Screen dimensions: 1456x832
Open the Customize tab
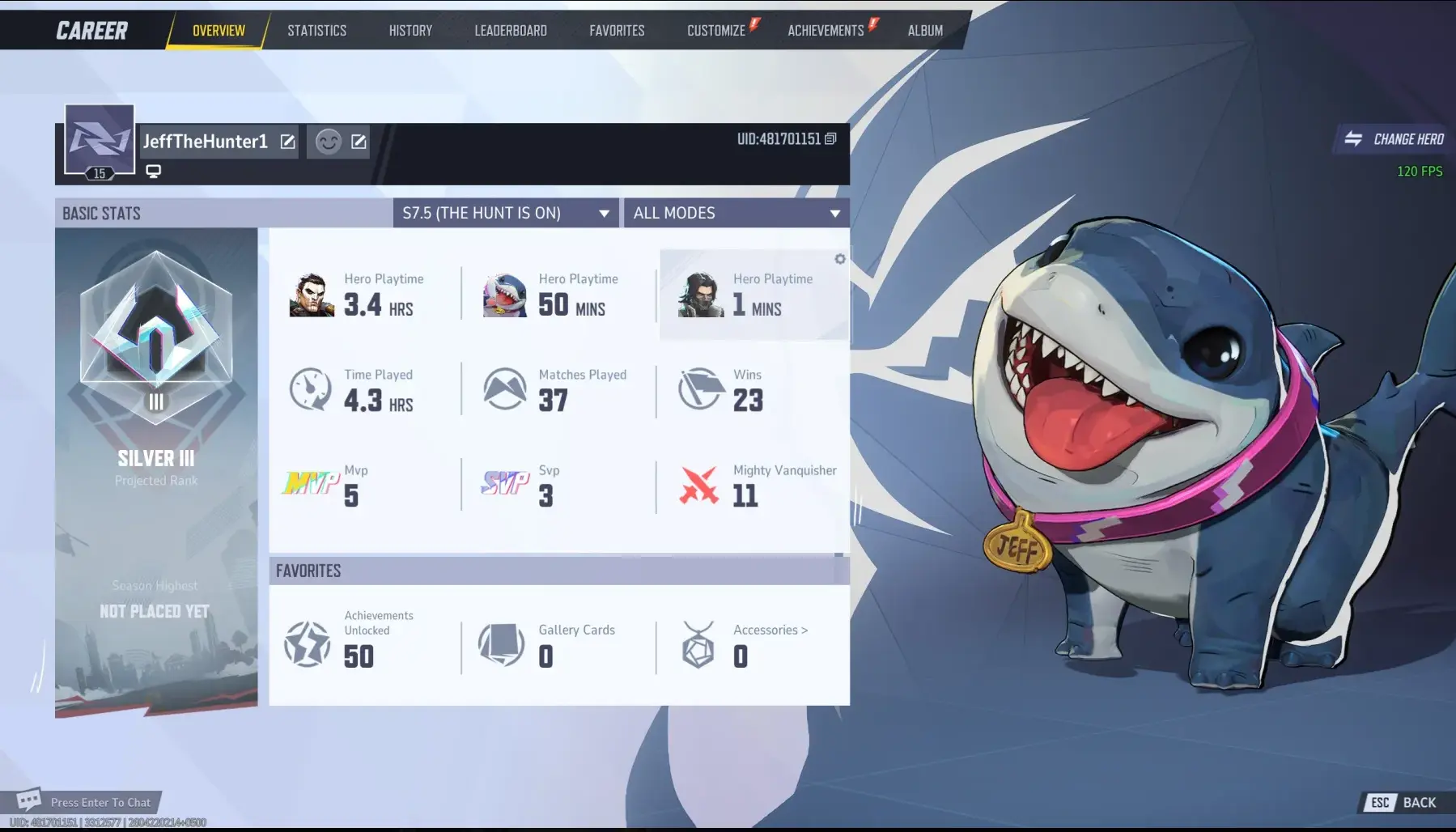coord(716,31)
